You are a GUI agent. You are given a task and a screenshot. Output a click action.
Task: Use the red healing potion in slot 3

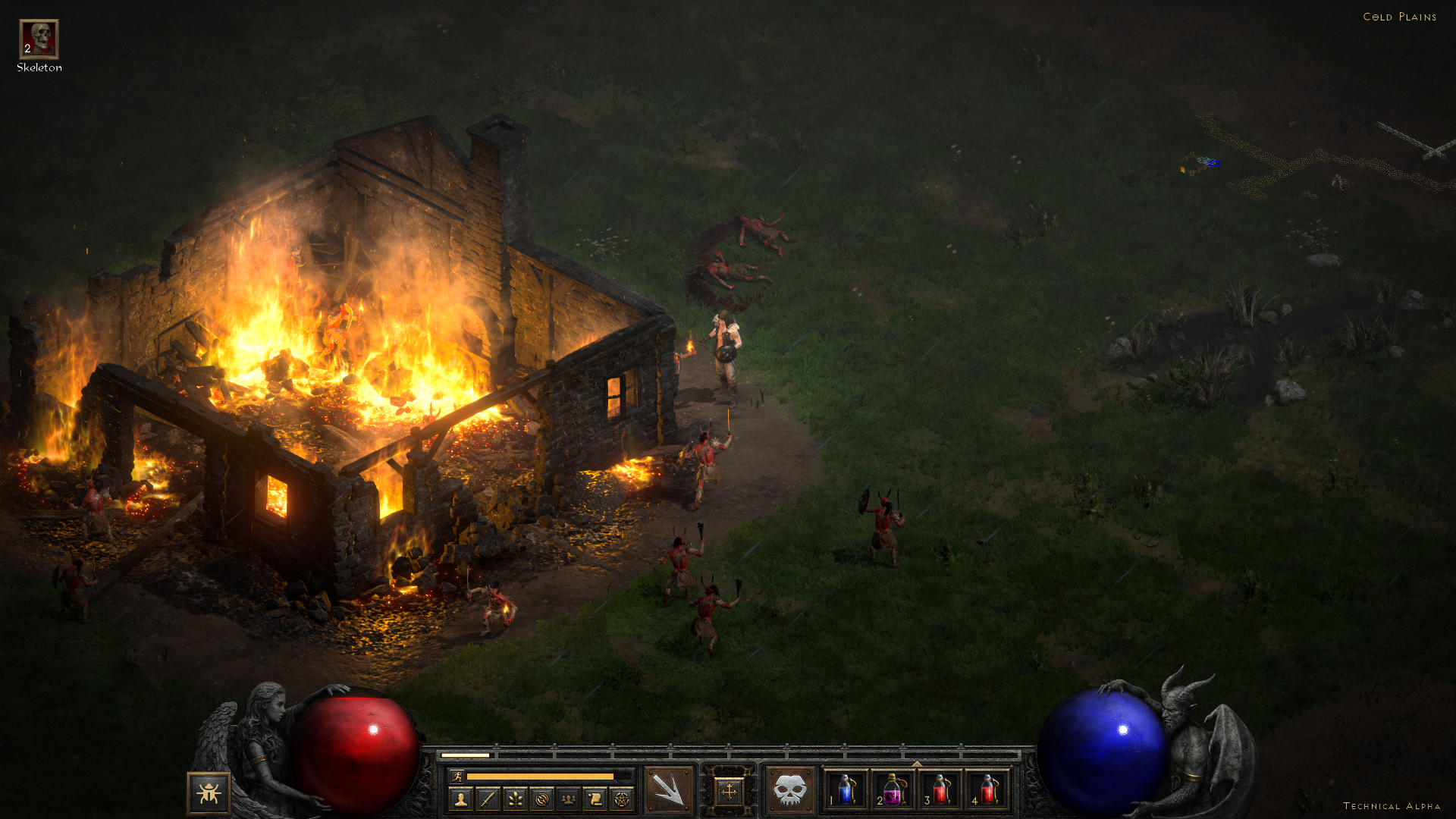pyautogui.click(x=940, y=790)
